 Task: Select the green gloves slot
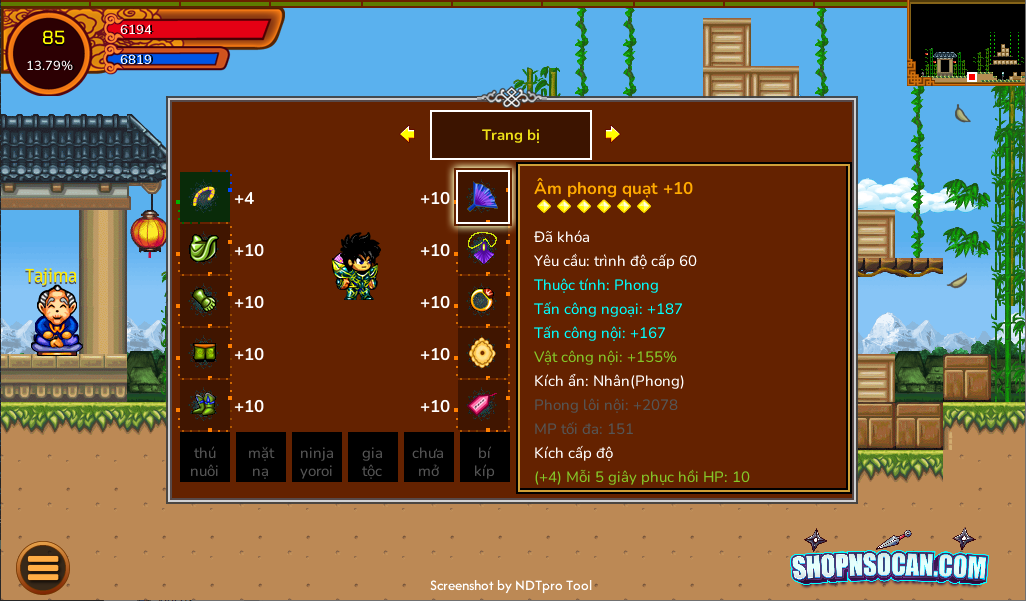pos(205,301)
